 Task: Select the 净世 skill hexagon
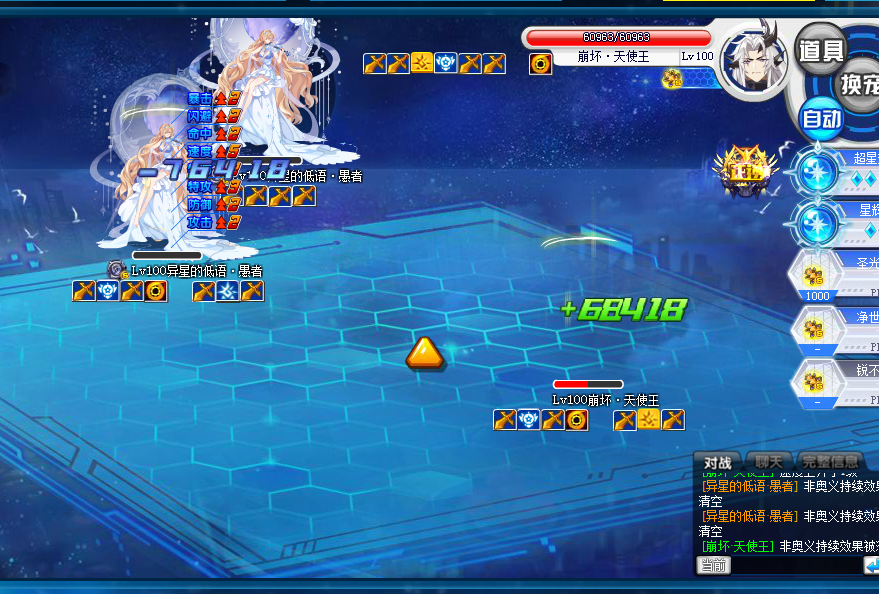pyautogui.click(x=818, y=329)
